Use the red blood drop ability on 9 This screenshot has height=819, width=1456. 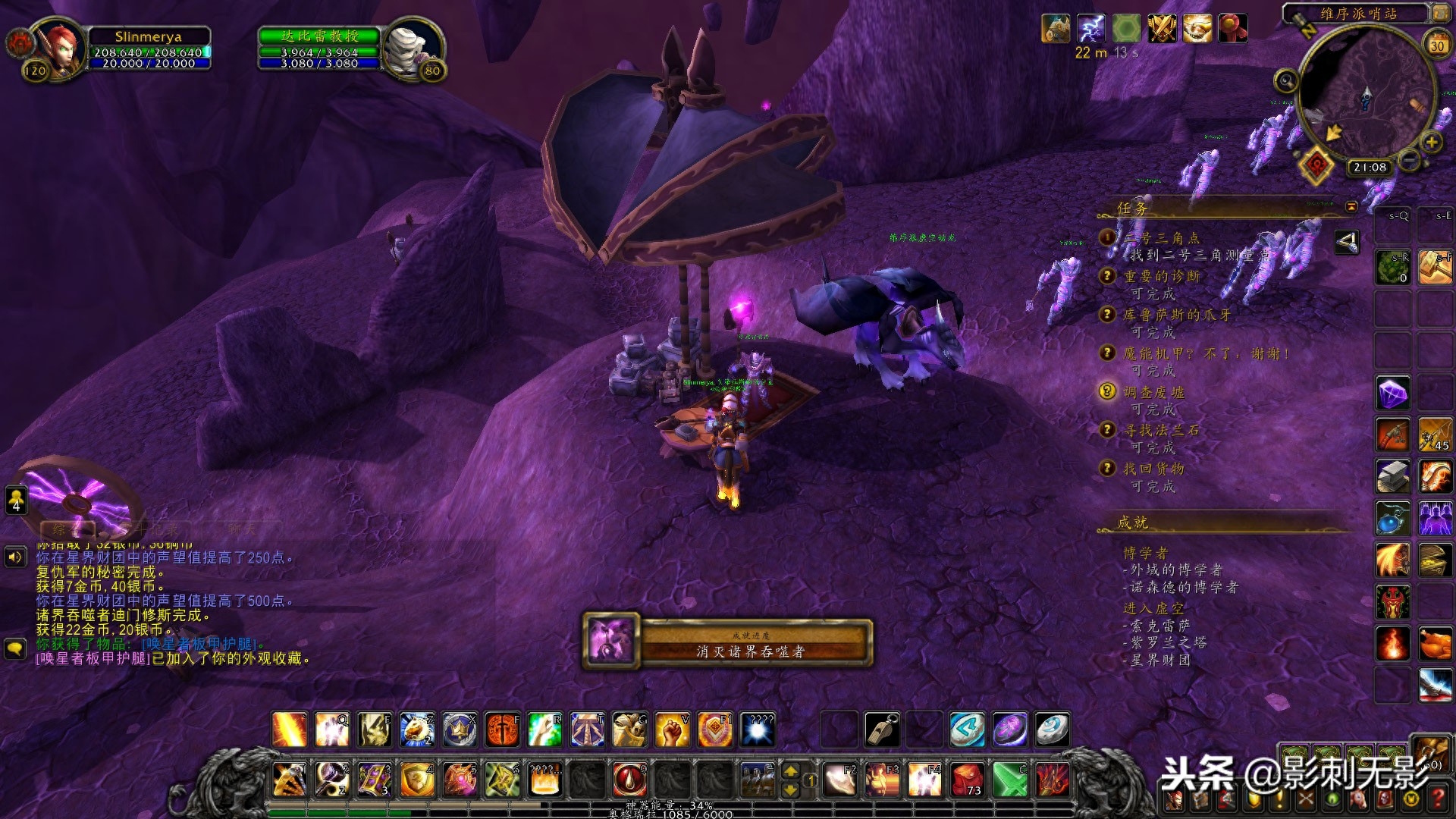[629, 780]
